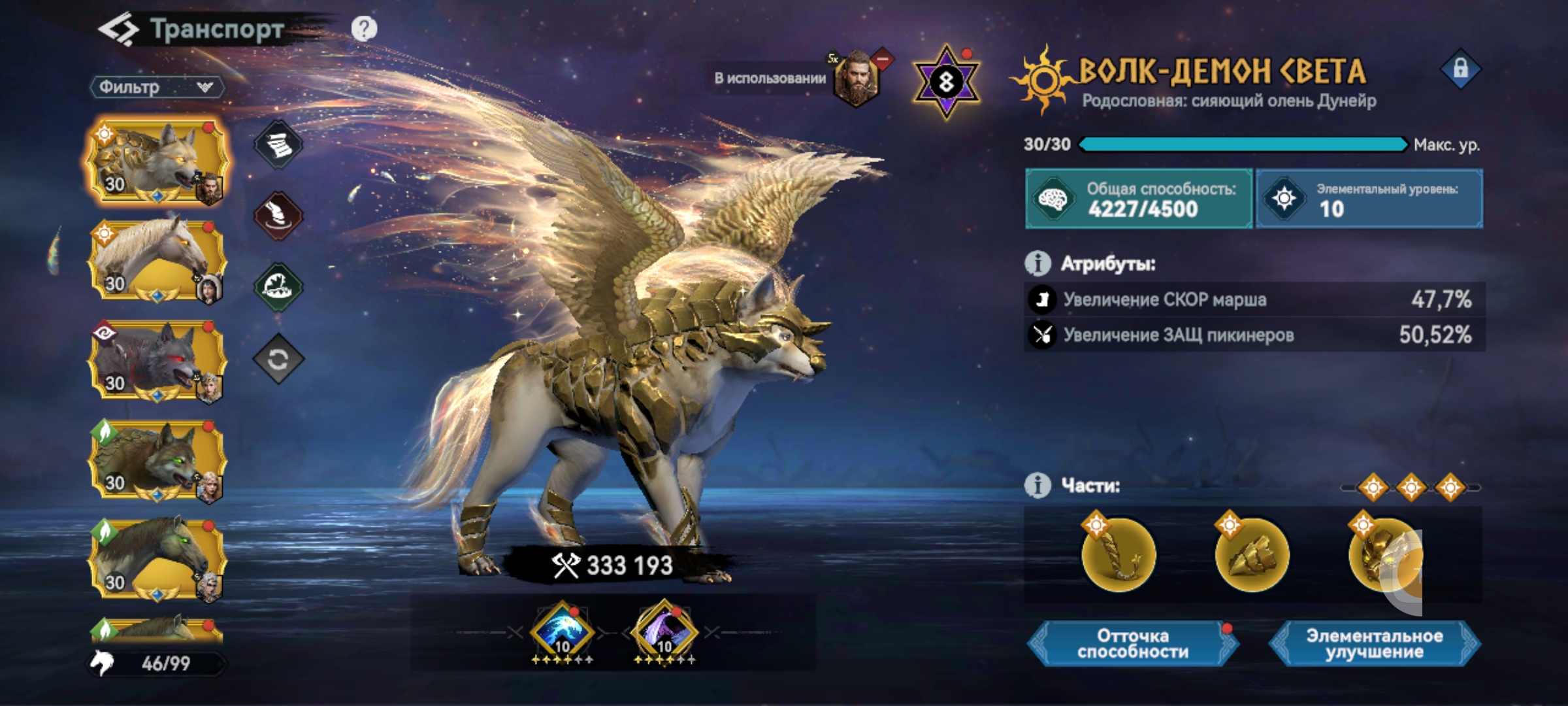The width and height of the screenshot is (1568, 706).
Task: Toggle the padlock lock icon
Action: pos(1460,69)
